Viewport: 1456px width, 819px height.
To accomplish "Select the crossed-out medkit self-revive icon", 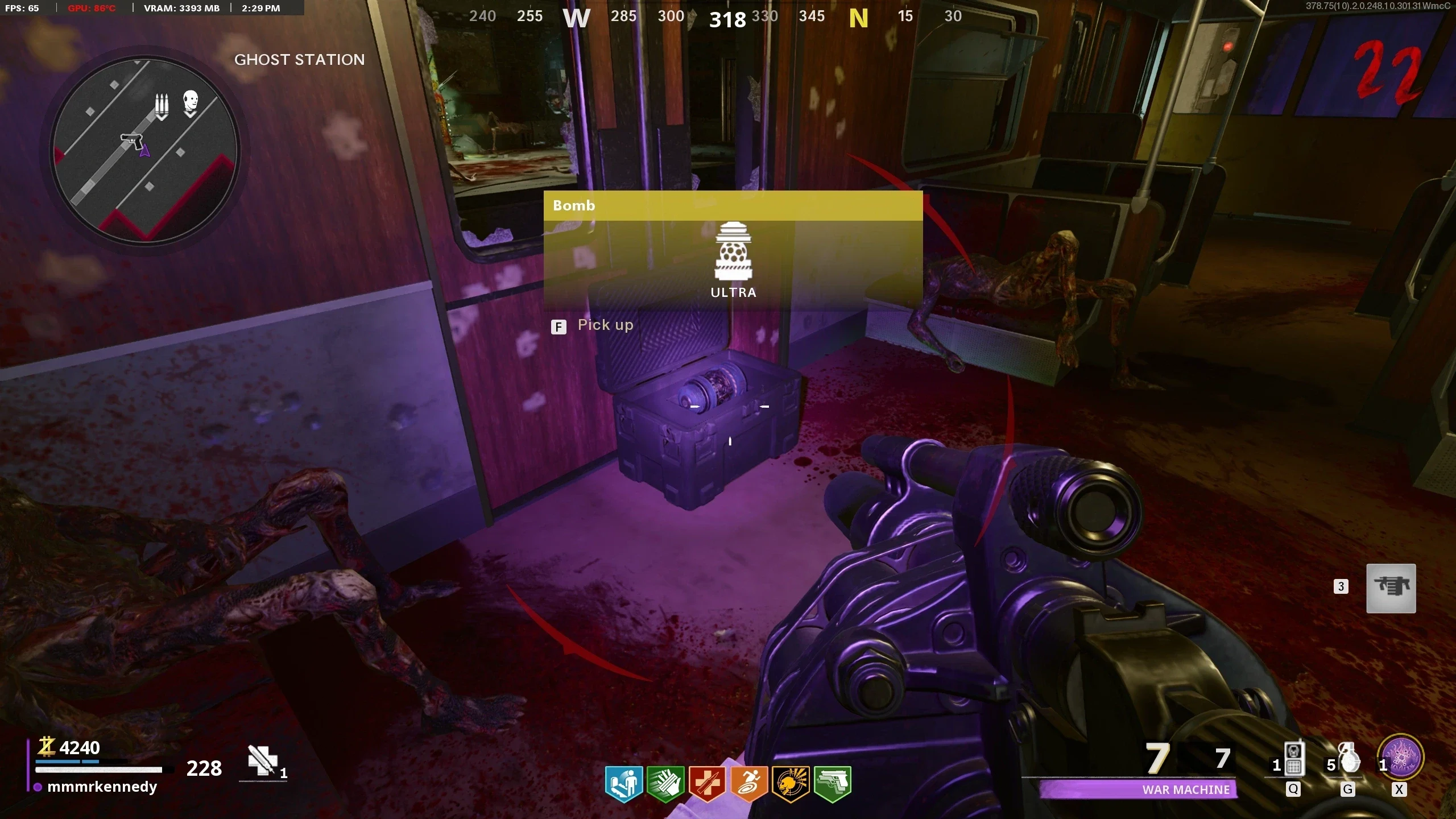I will (x=262, y=761).
